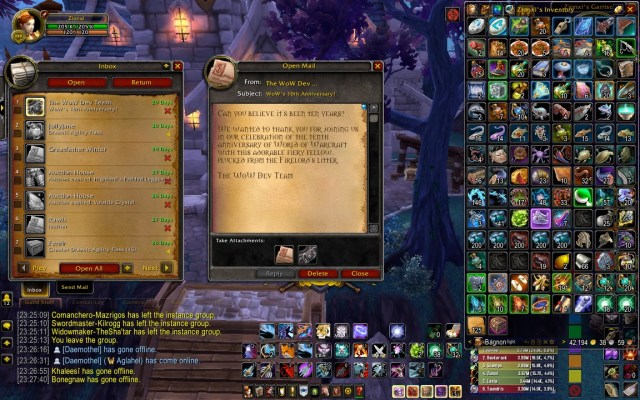Click the Open All button
The width and height of the screenshot is (640, 400).
[89, 268]
